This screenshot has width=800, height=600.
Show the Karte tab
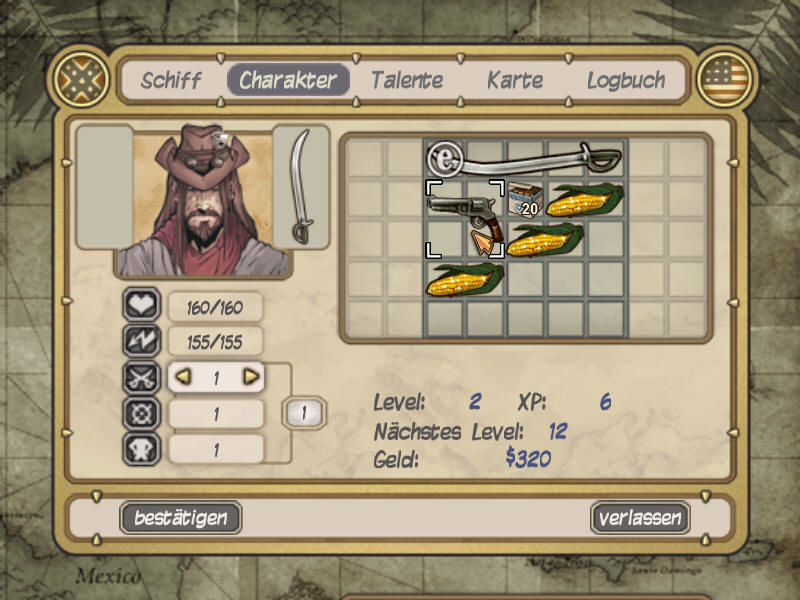515,81
